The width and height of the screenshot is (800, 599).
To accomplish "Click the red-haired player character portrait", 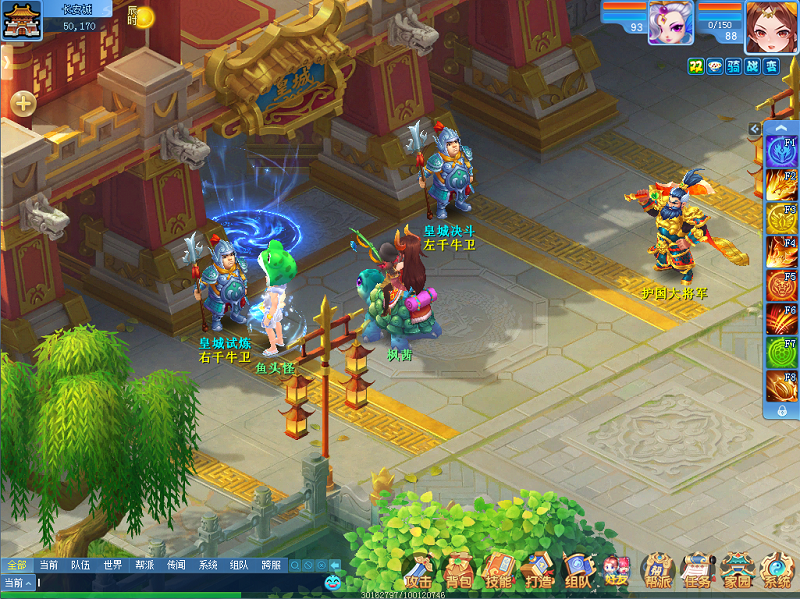I will click(x=771, y=24).
